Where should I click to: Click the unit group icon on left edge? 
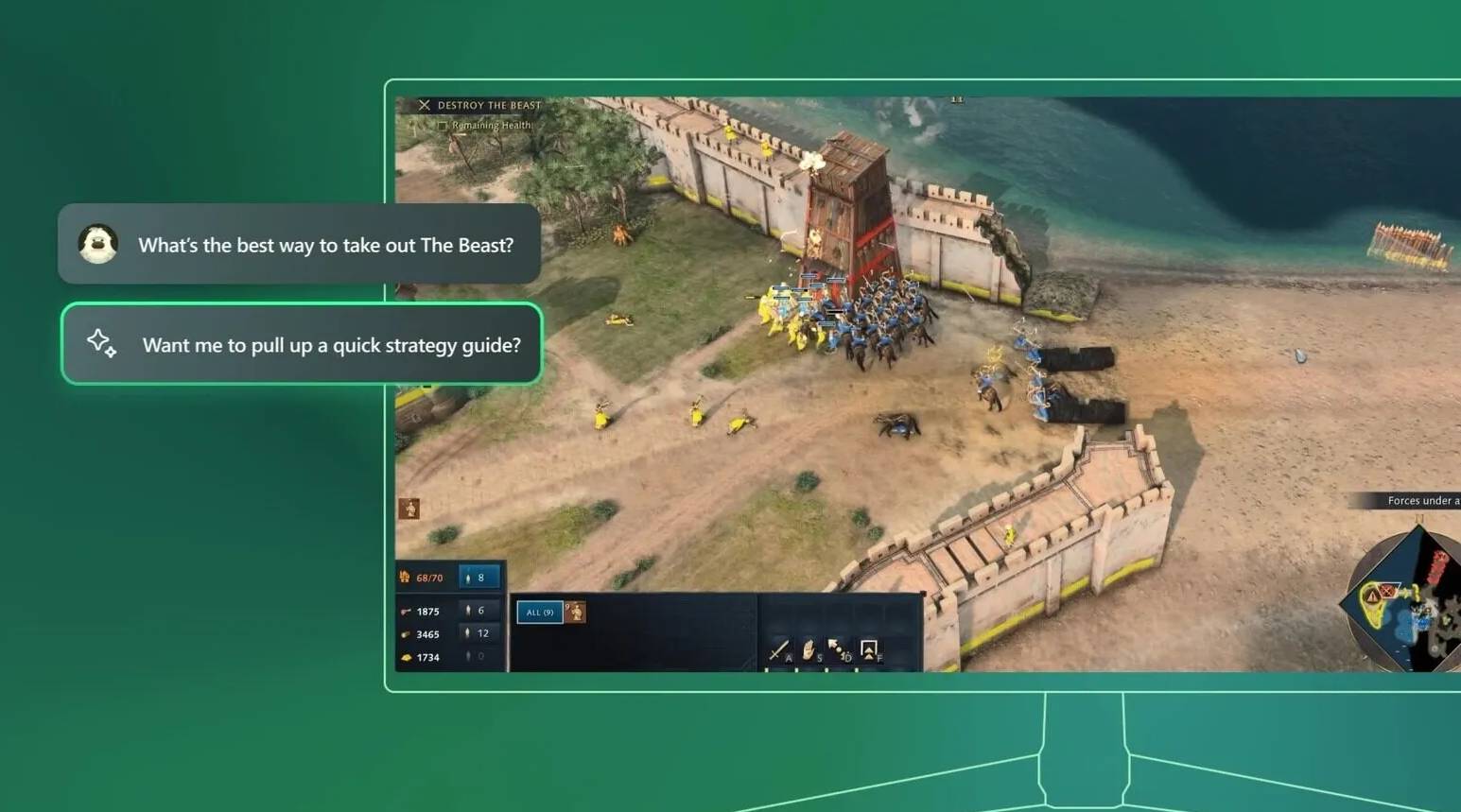coord(409,509)
